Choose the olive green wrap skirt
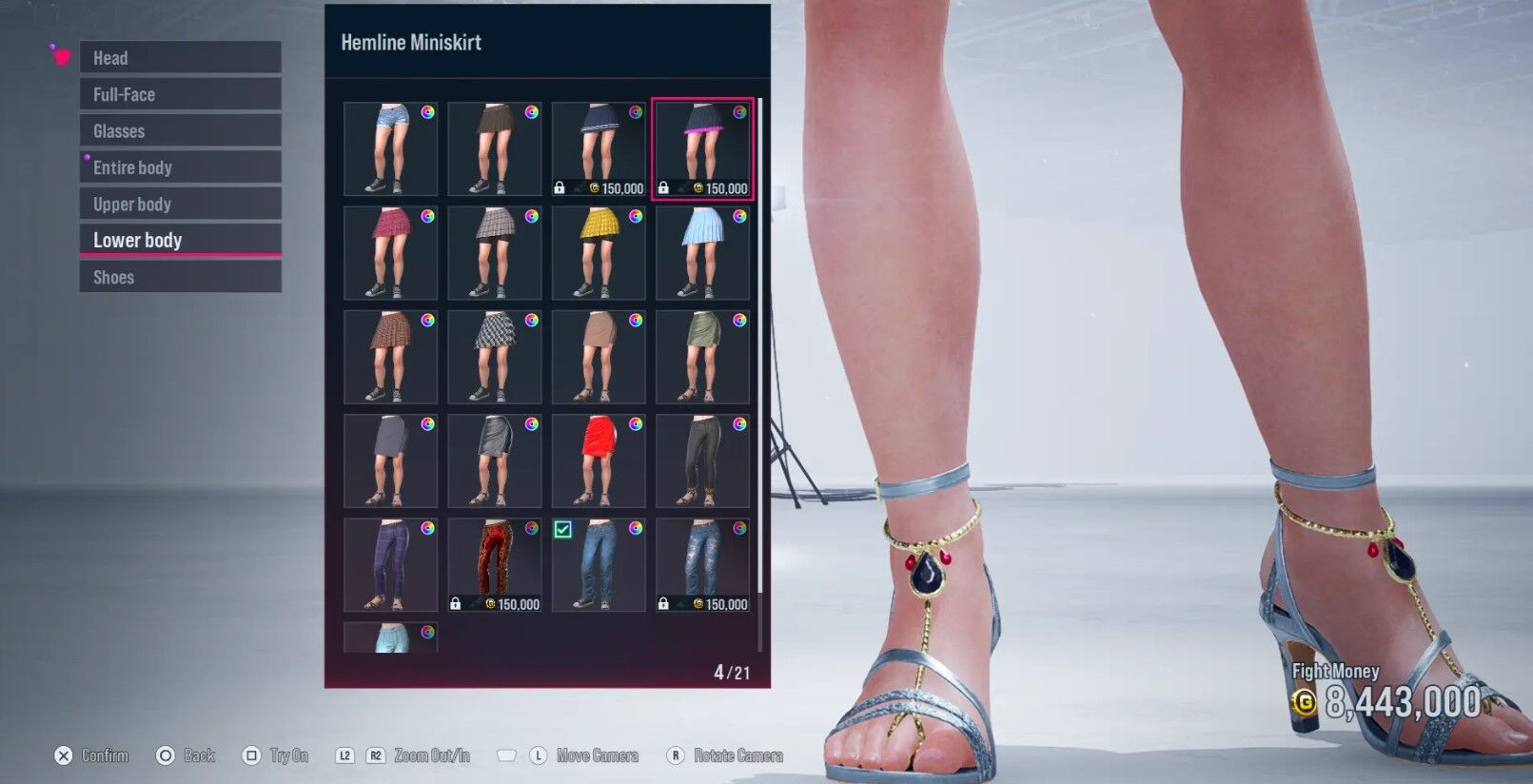1533x784 pixels. 702,357
